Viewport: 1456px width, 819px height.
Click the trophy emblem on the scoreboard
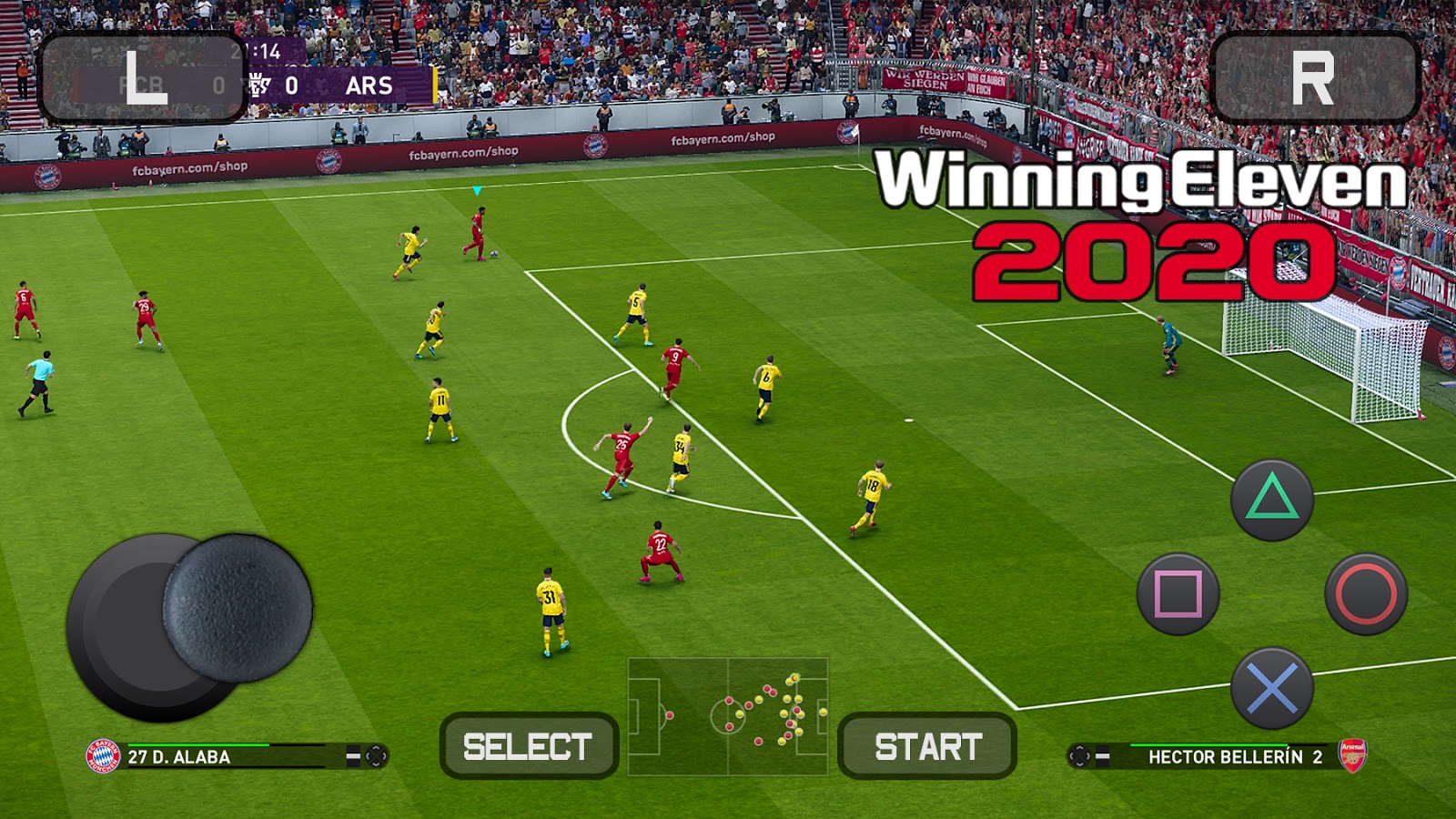tap(259, 85)
